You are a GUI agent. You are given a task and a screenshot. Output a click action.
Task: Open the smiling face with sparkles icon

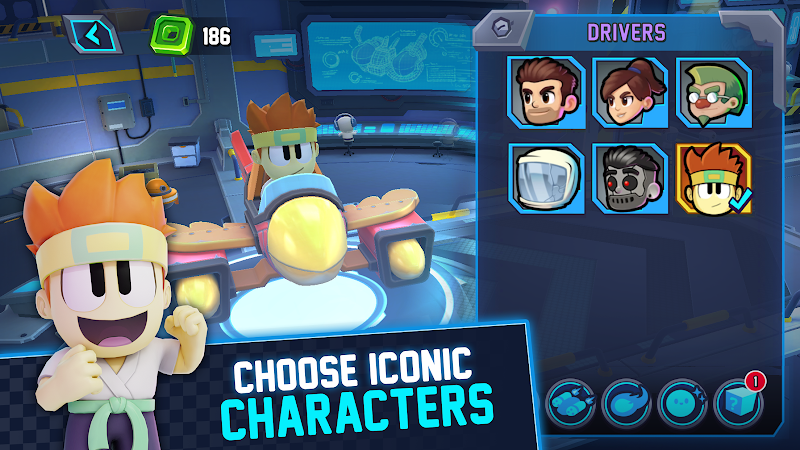pos(683,402)
